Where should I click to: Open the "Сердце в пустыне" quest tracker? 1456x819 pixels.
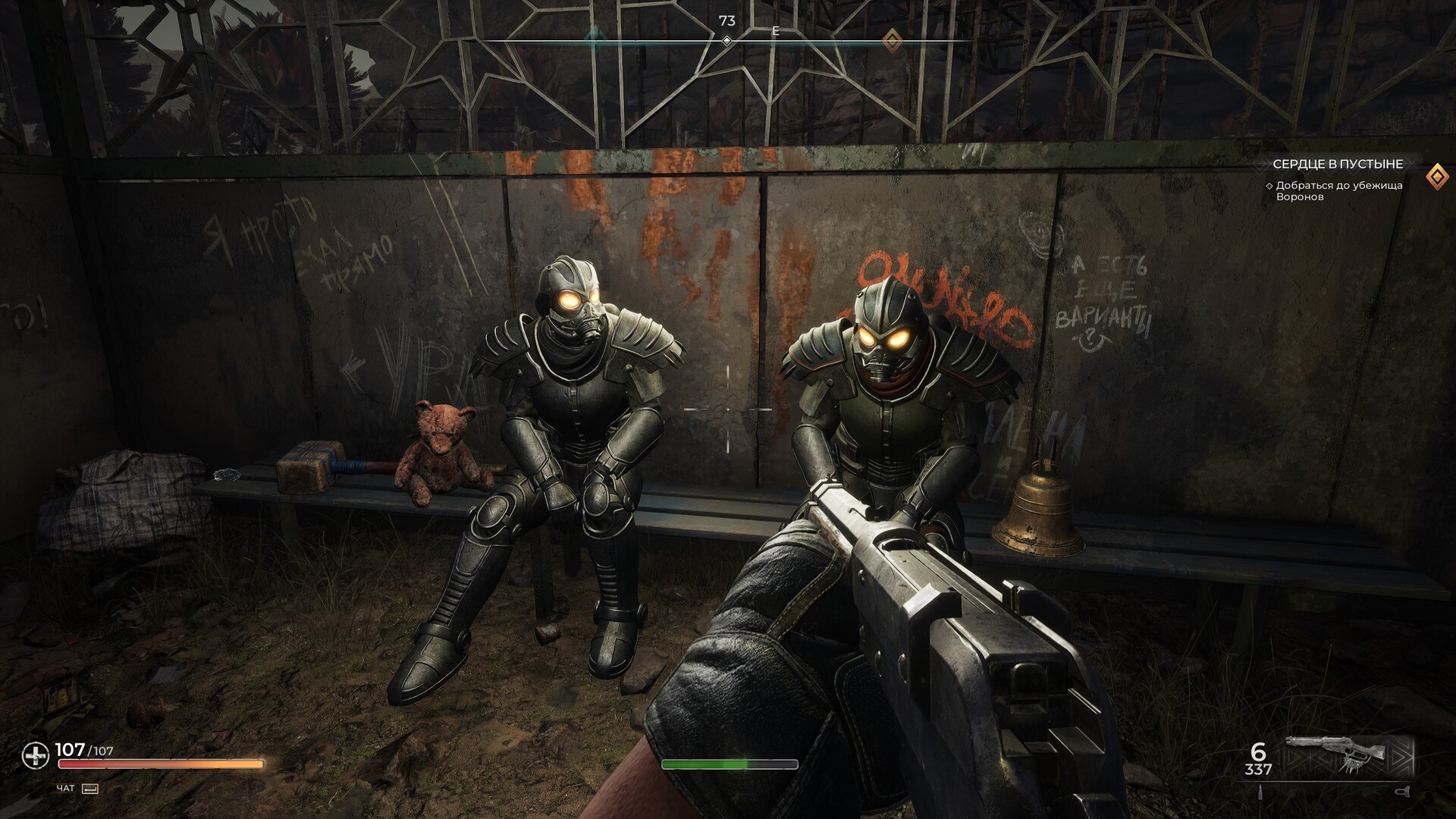point(1337,164)
